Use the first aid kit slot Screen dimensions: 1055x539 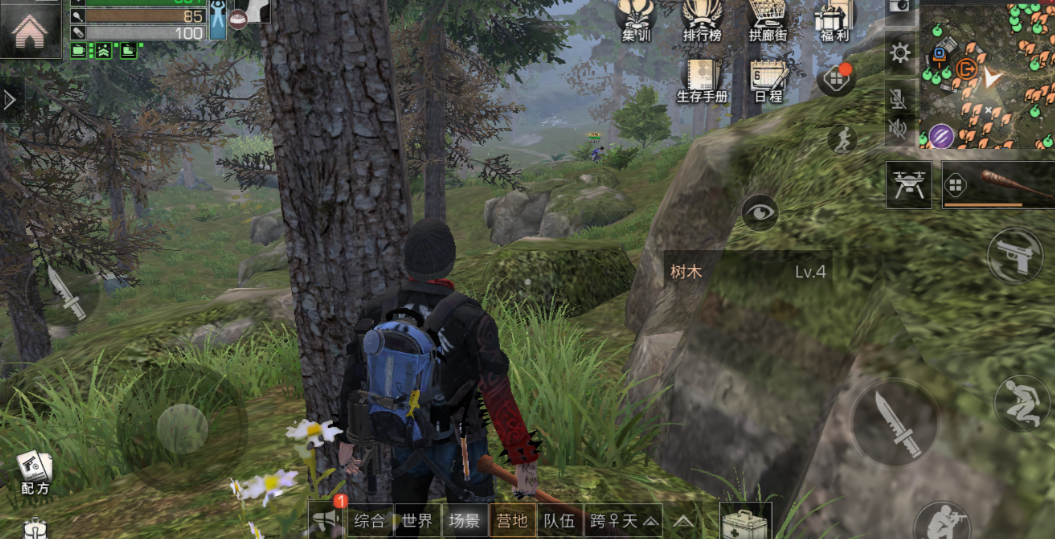point(744,522)
